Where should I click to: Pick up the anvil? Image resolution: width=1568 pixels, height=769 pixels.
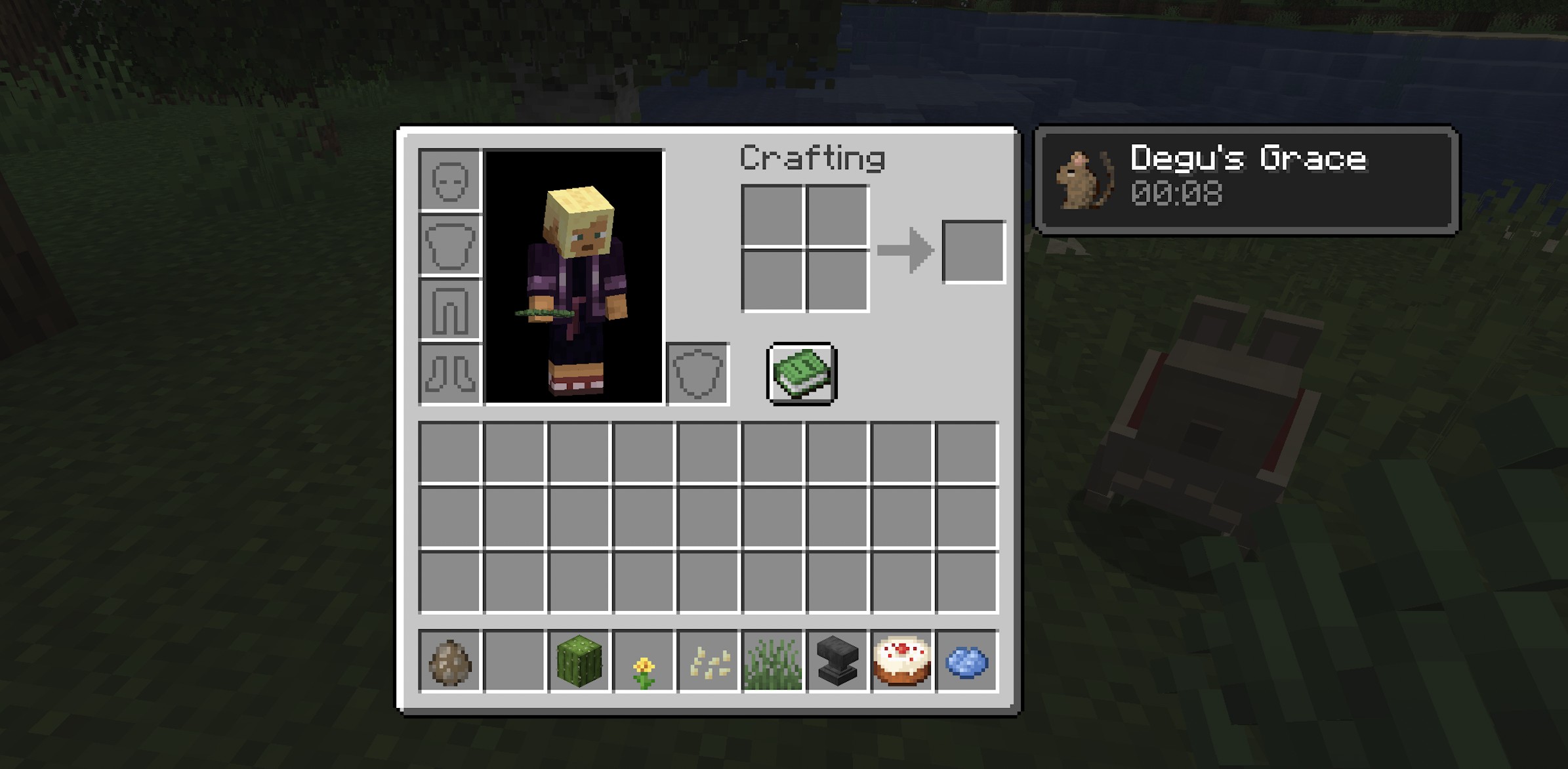838,661
